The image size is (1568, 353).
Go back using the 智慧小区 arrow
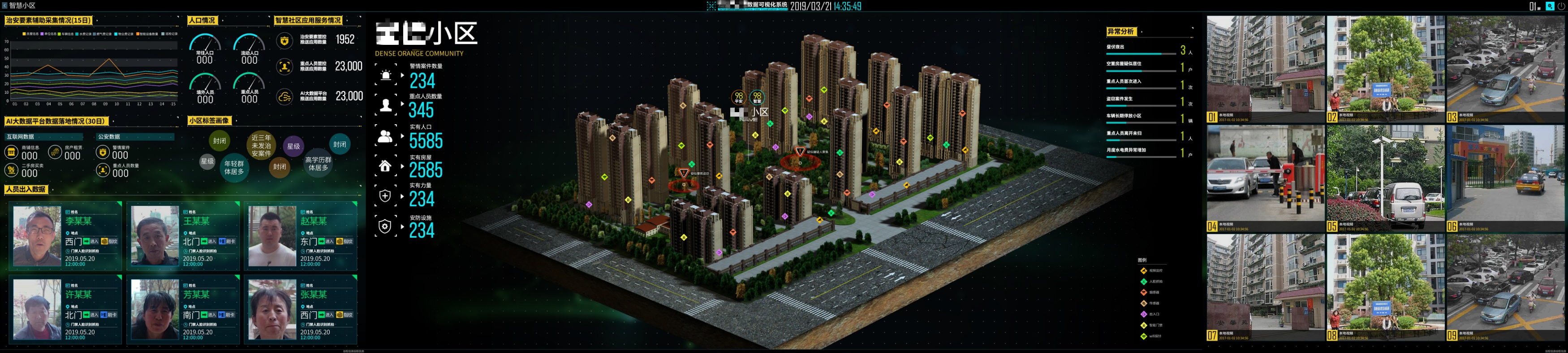(x=5, y=5)
